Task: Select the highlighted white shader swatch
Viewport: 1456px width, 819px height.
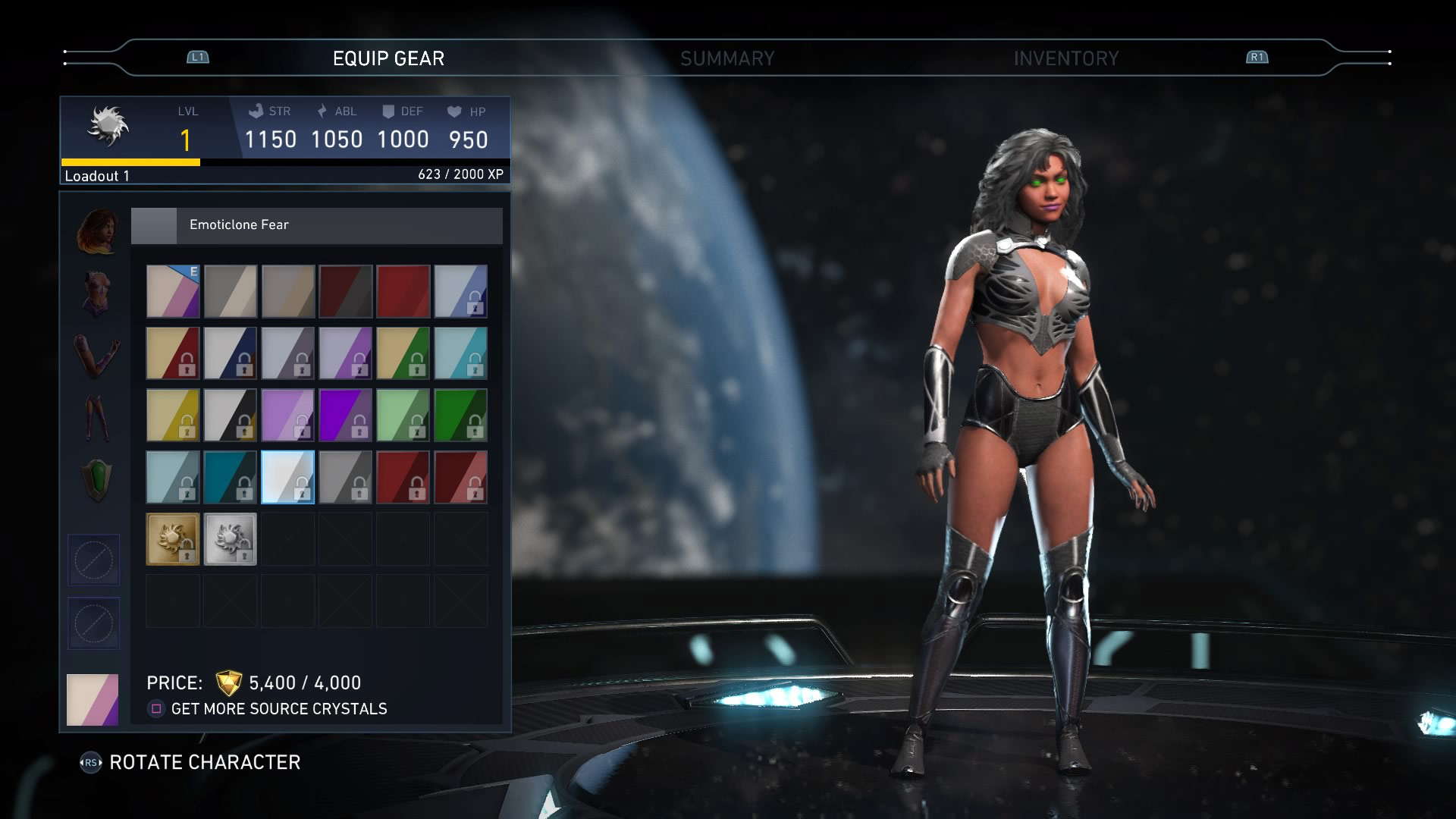Action: 288,477
